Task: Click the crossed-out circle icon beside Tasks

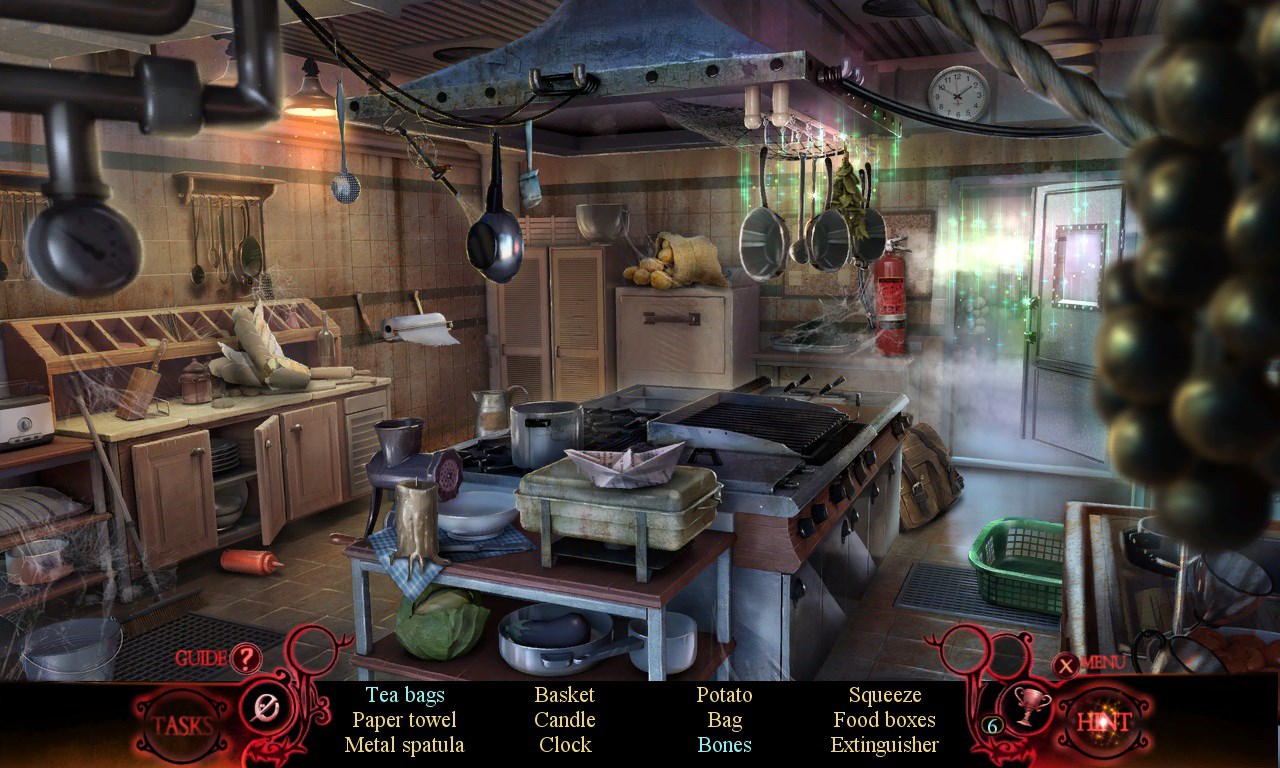Action: [x=265, y=709]
